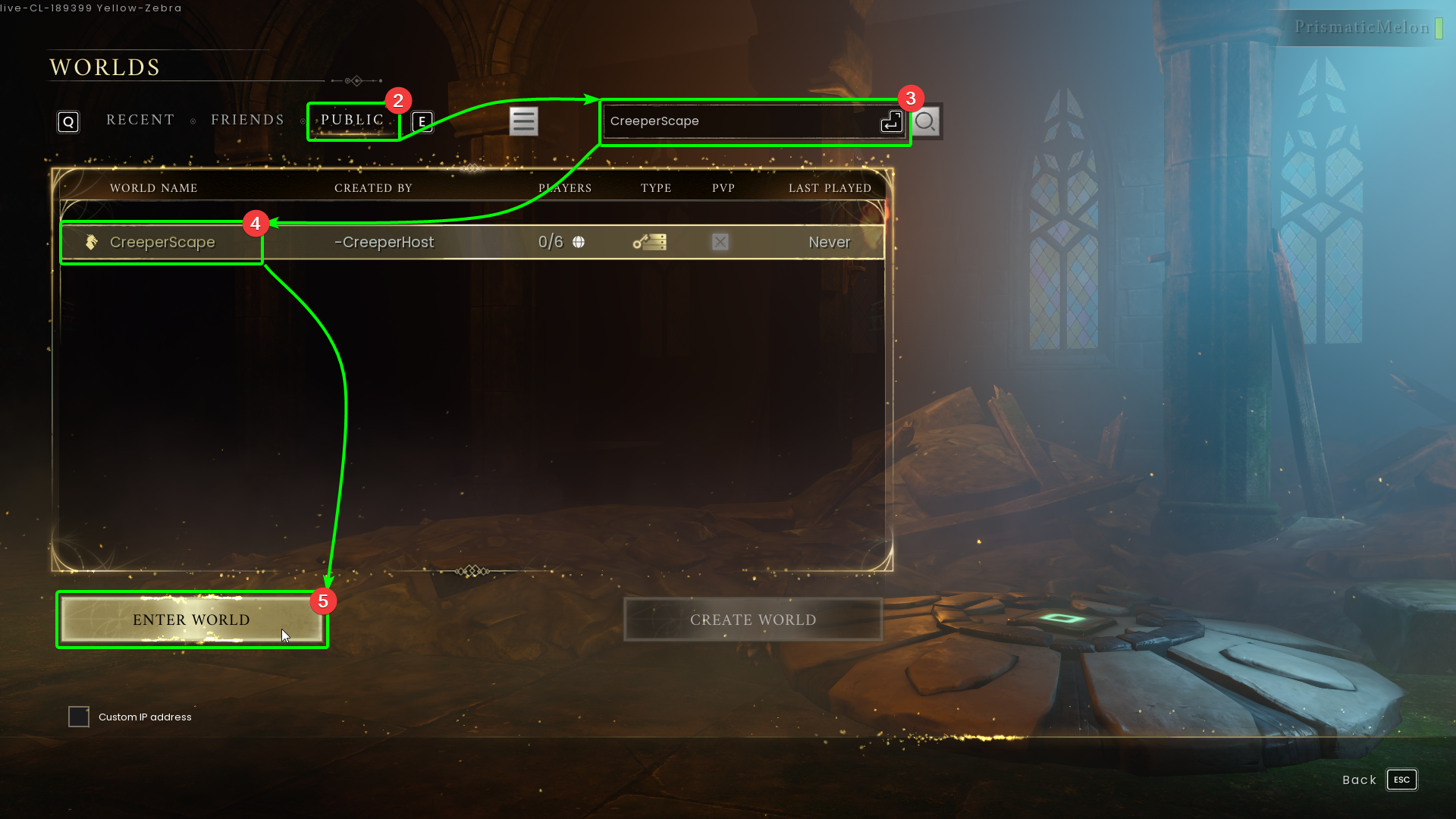Click the PVP column header
Screen dimensions: 1456x819
[x=723, y=188]
